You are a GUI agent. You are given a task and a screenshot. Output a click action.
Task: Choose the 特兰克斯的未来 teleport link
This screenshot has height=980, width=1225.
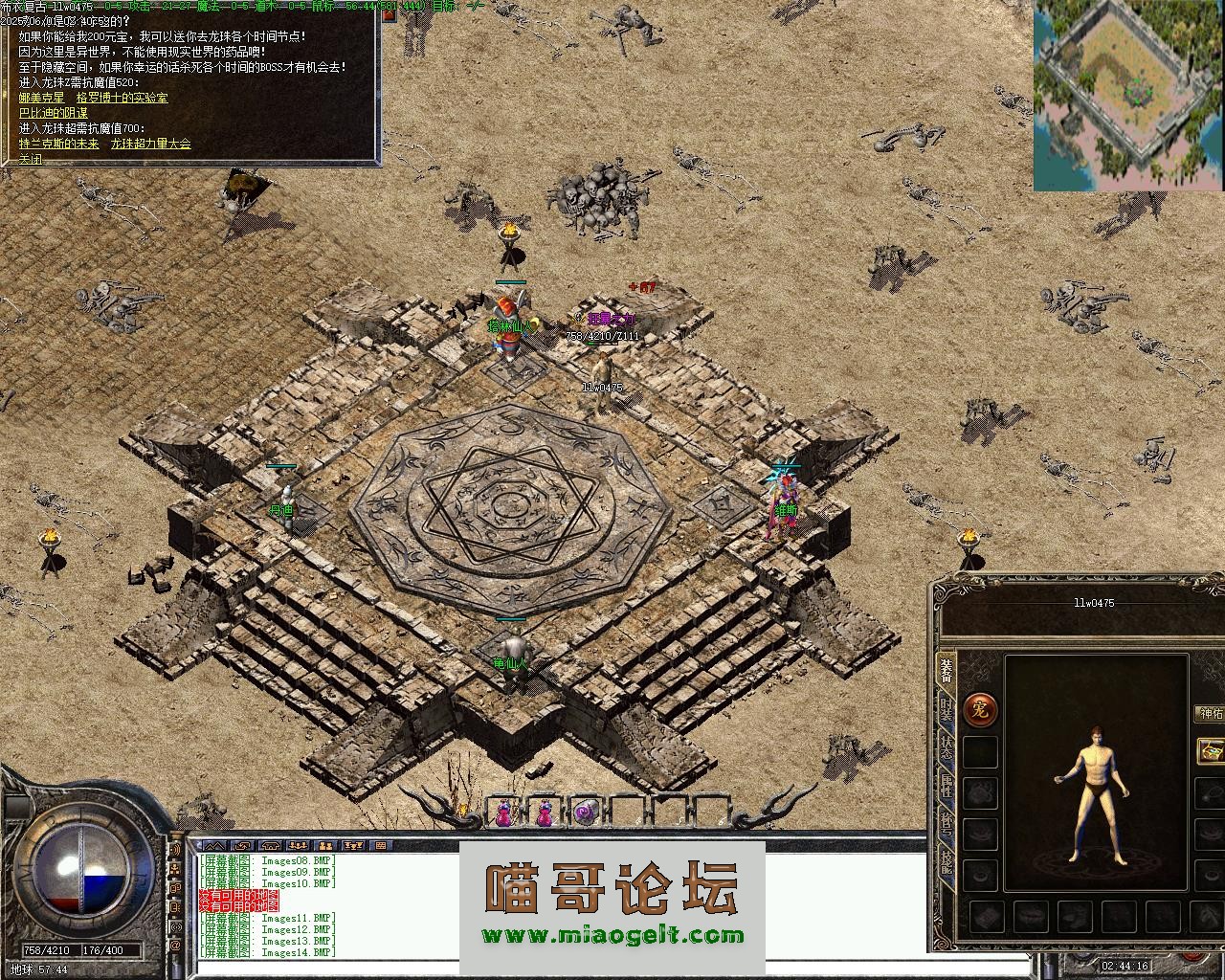tap(58, 144)
